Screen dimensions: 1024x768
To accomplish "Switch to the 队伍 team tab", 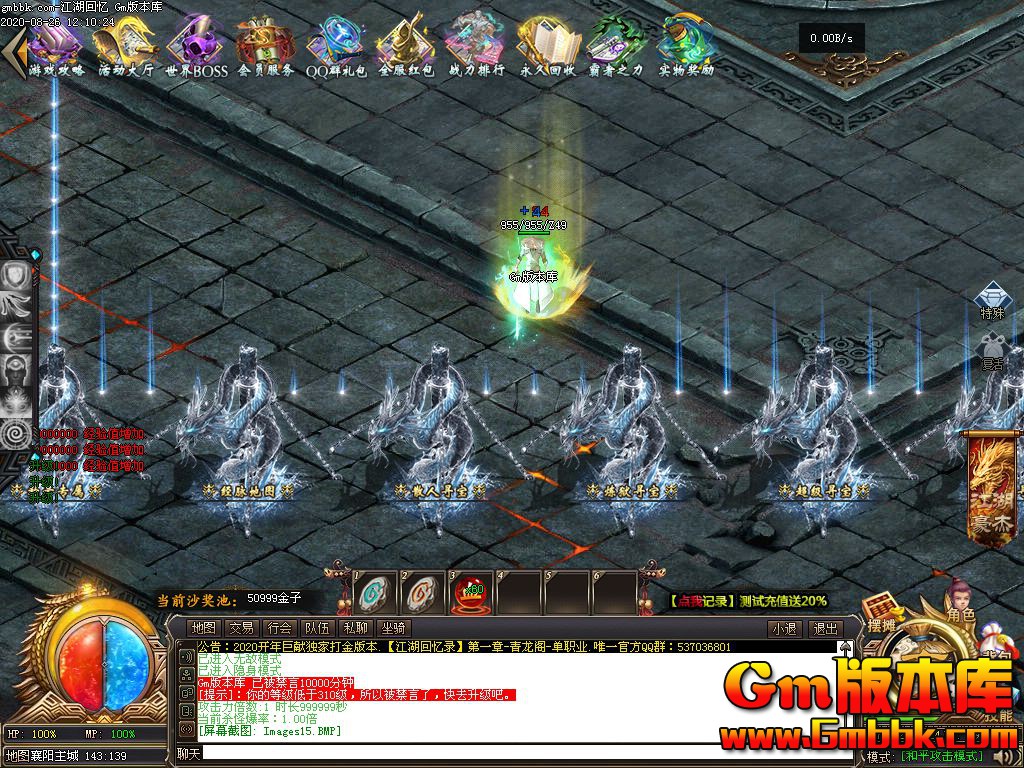I will coord(317,628).
